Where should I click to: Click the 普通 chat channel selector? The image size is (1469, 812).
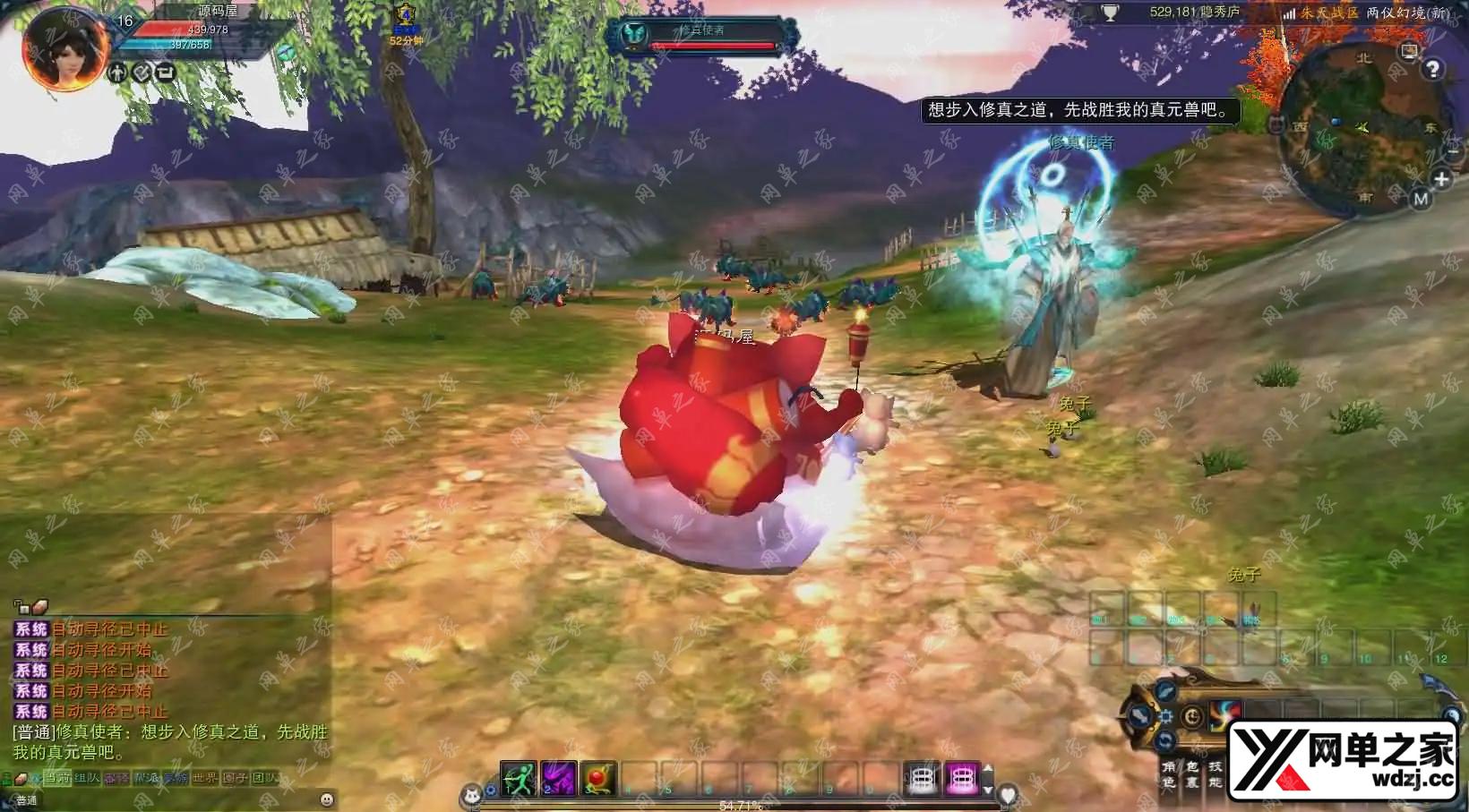[27, 799]
